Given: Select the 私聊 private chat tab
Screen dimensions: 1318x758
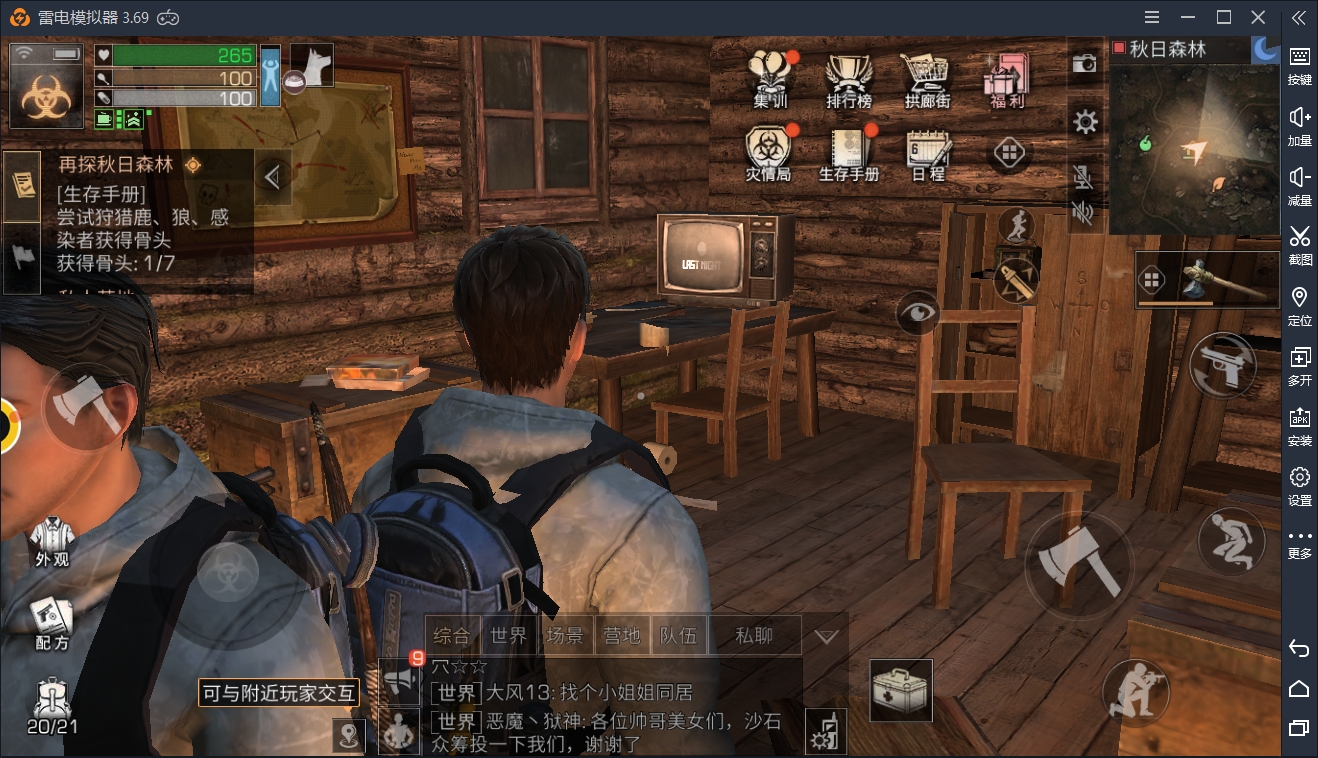Looking at the screenshot, I should [x=754, y=636].
